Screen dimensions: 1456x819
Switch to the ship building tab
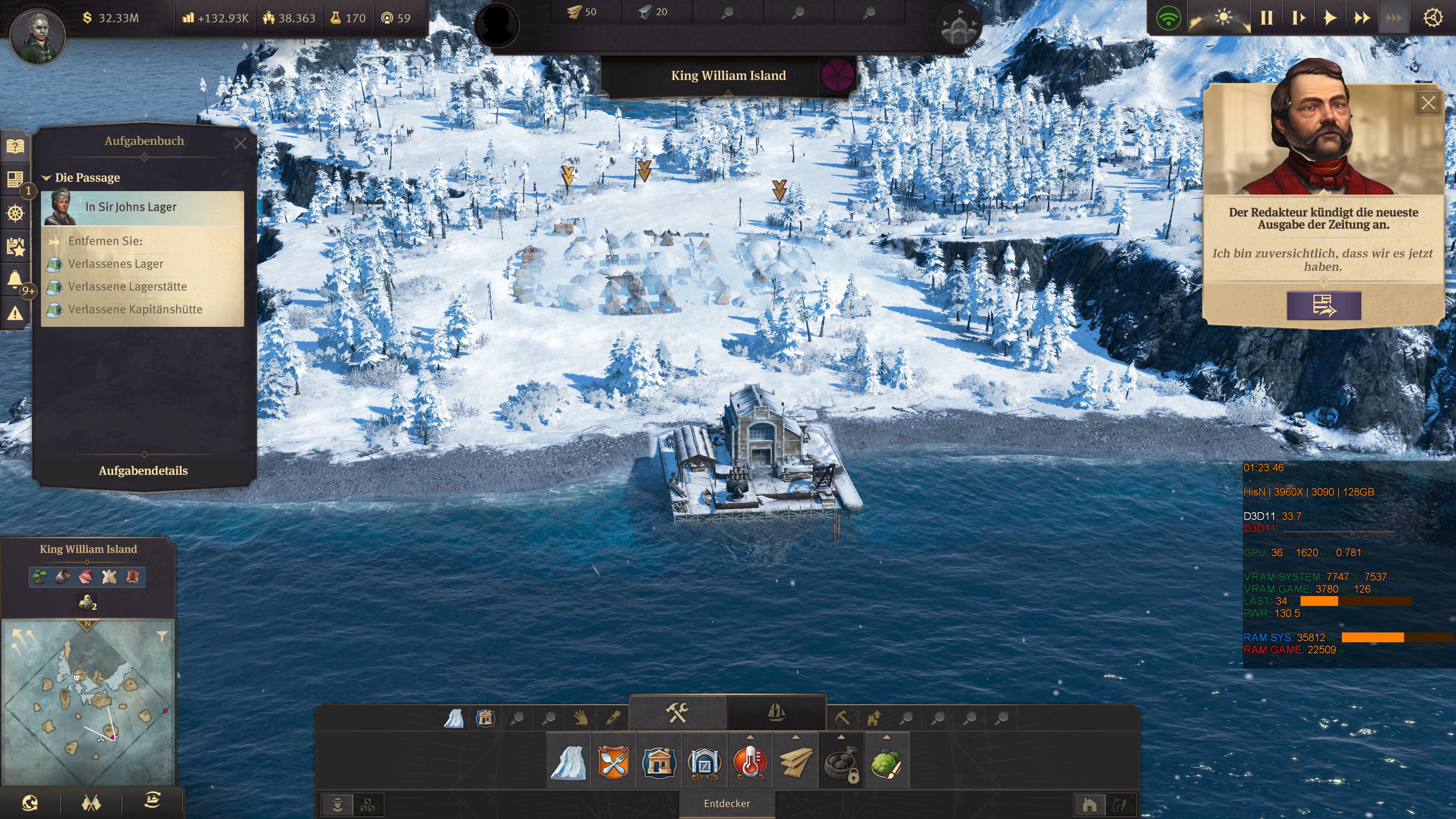click(777, 713)
